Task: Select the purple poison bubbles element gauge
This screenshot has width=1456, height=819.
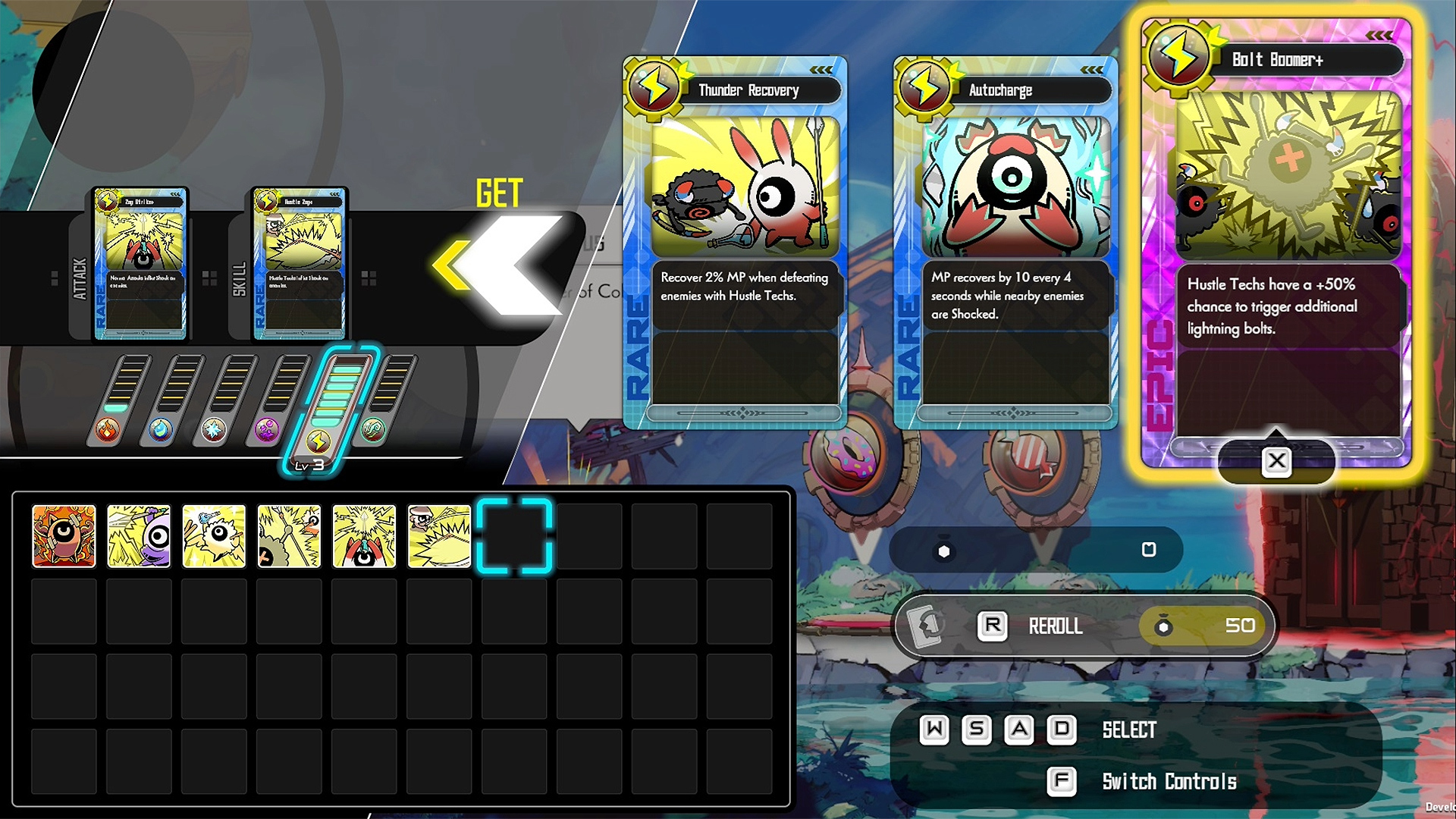Action: pos(267,431)
